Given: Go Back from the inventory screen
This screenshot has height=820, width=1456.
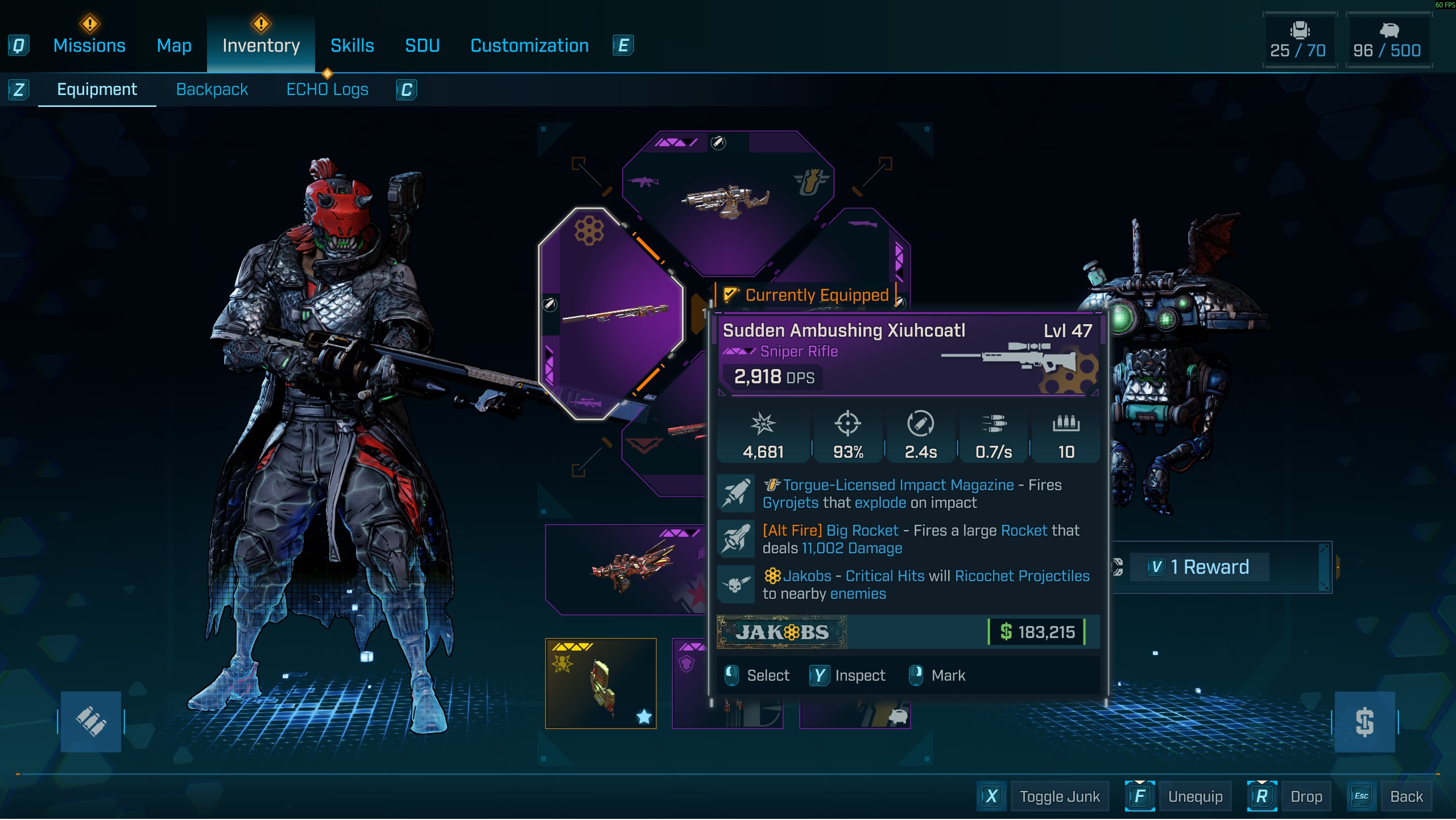Looking at the screenshot, I should pos(1406,797).
